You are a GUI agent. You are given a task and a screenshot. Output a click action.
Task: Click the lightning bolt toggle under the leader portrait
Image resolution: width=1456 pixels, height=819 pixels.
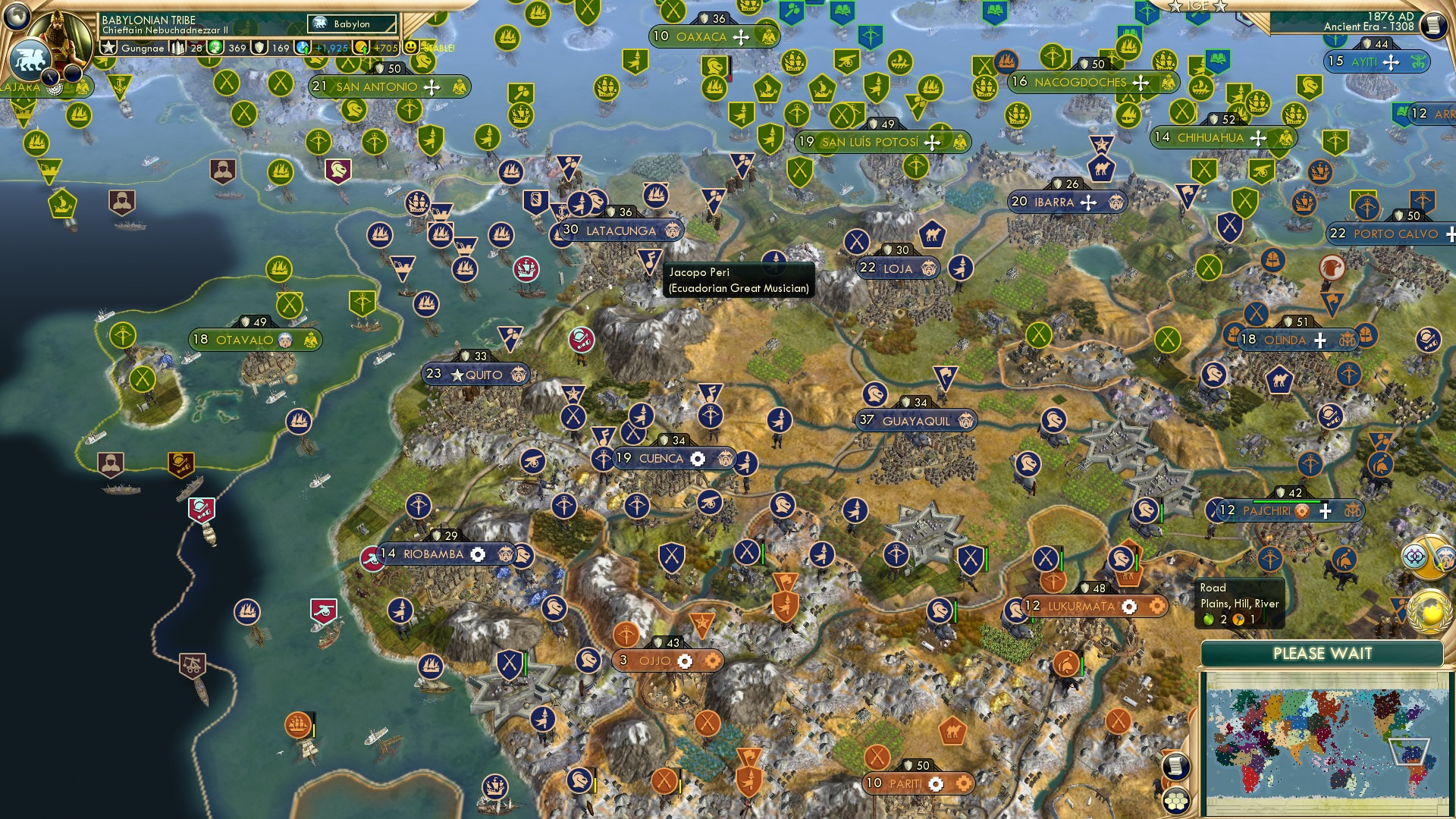pyautogui.click(x=50, y=77)
